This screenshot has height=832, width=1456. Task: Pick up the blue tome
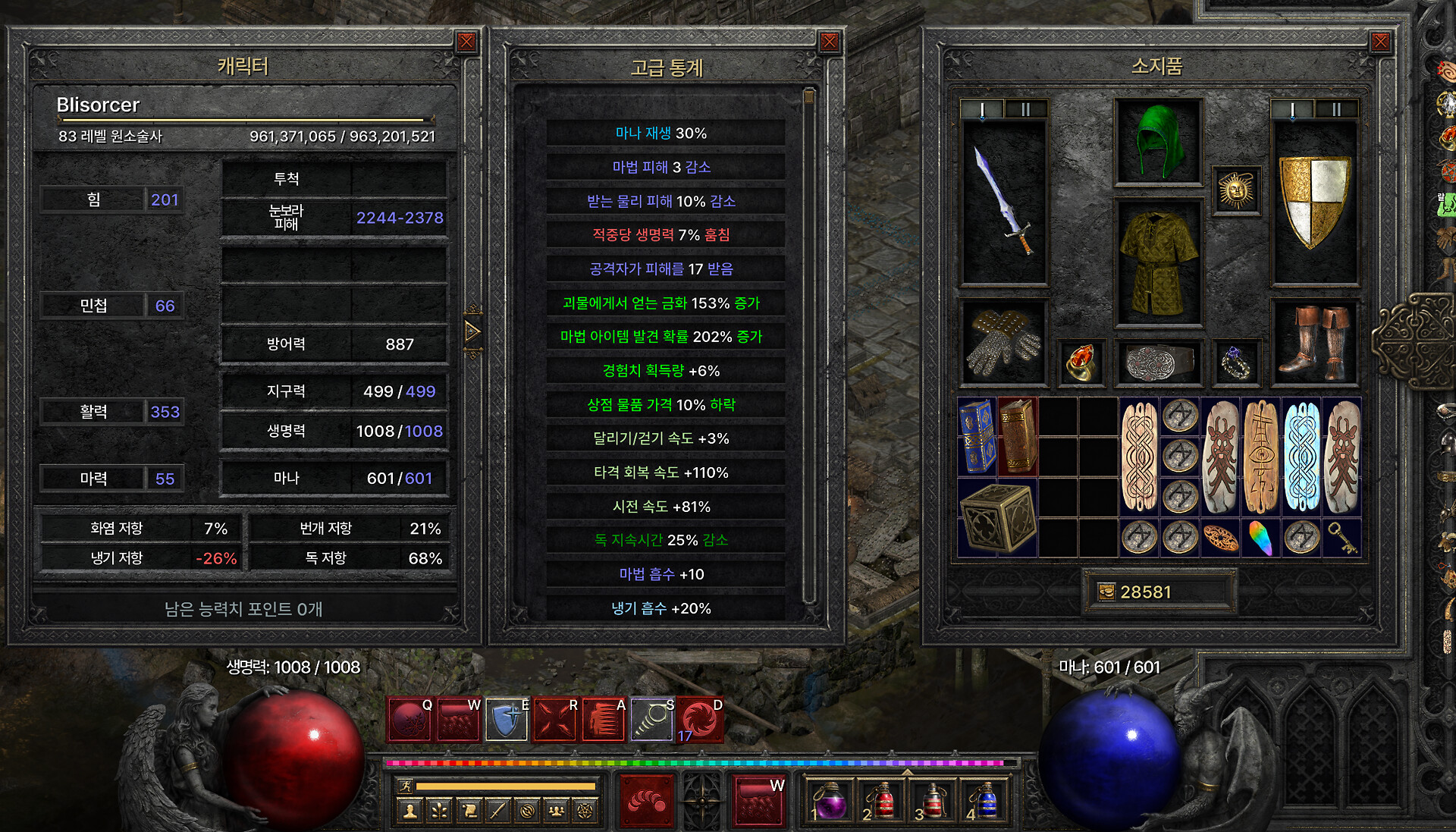click(977, 436)
